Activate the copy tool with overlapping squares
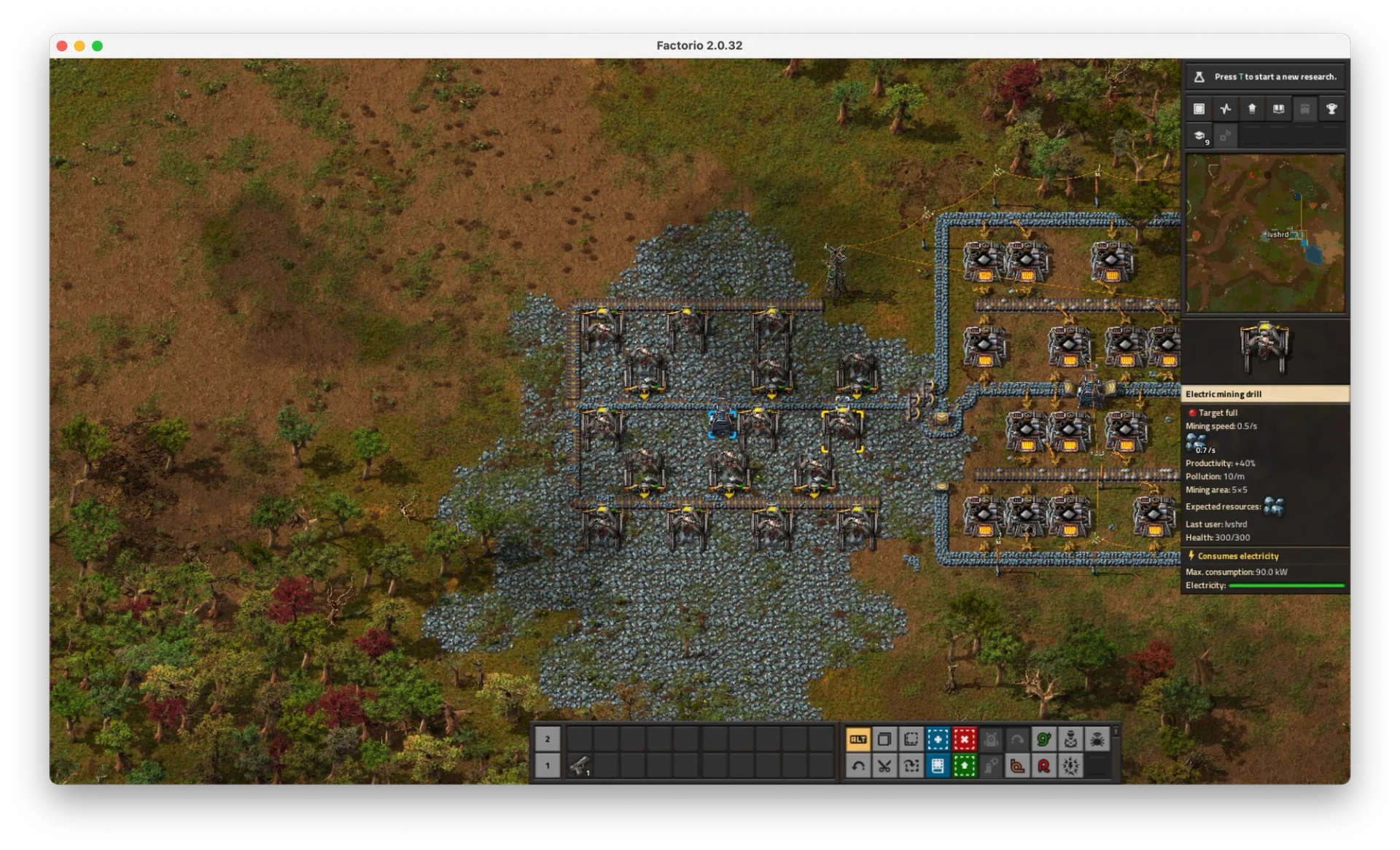 point(884,739)
